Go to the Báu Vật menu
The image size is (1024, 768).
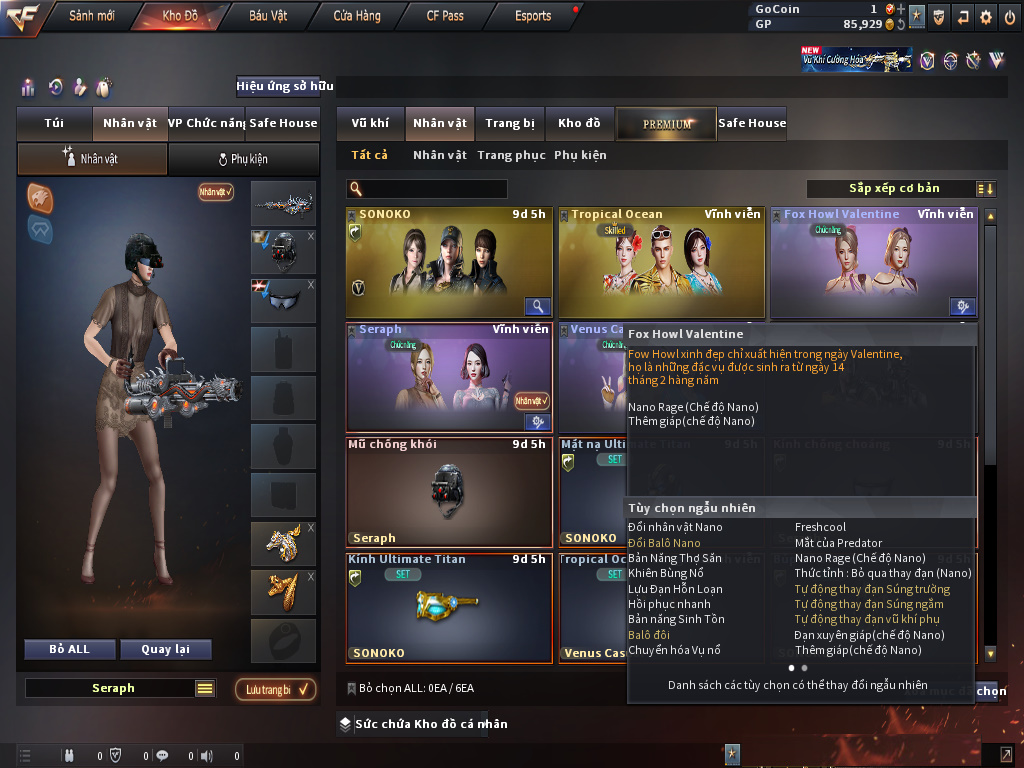tap(267, 16)
